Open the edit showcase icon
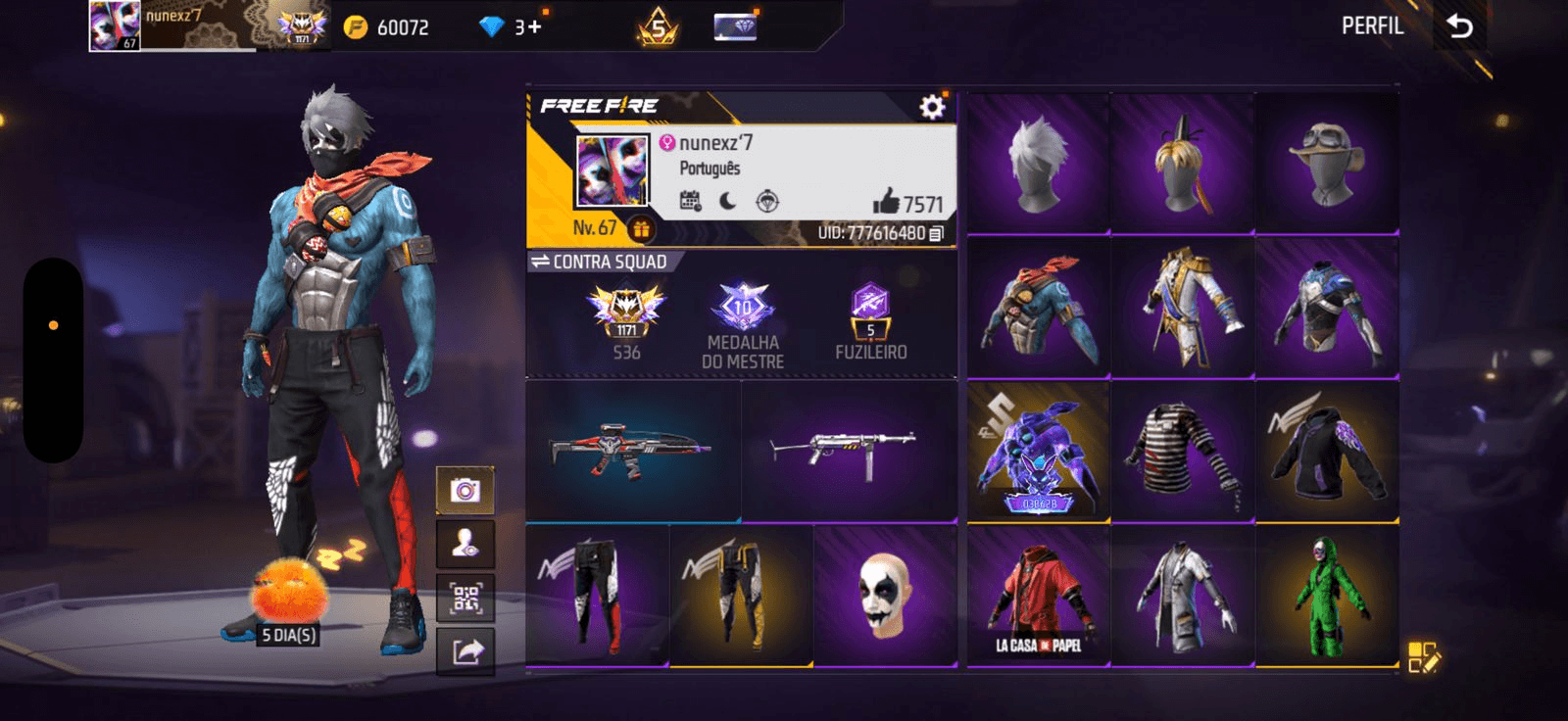The height and width of the screenshot is (721, 1568). (1423, 656)
